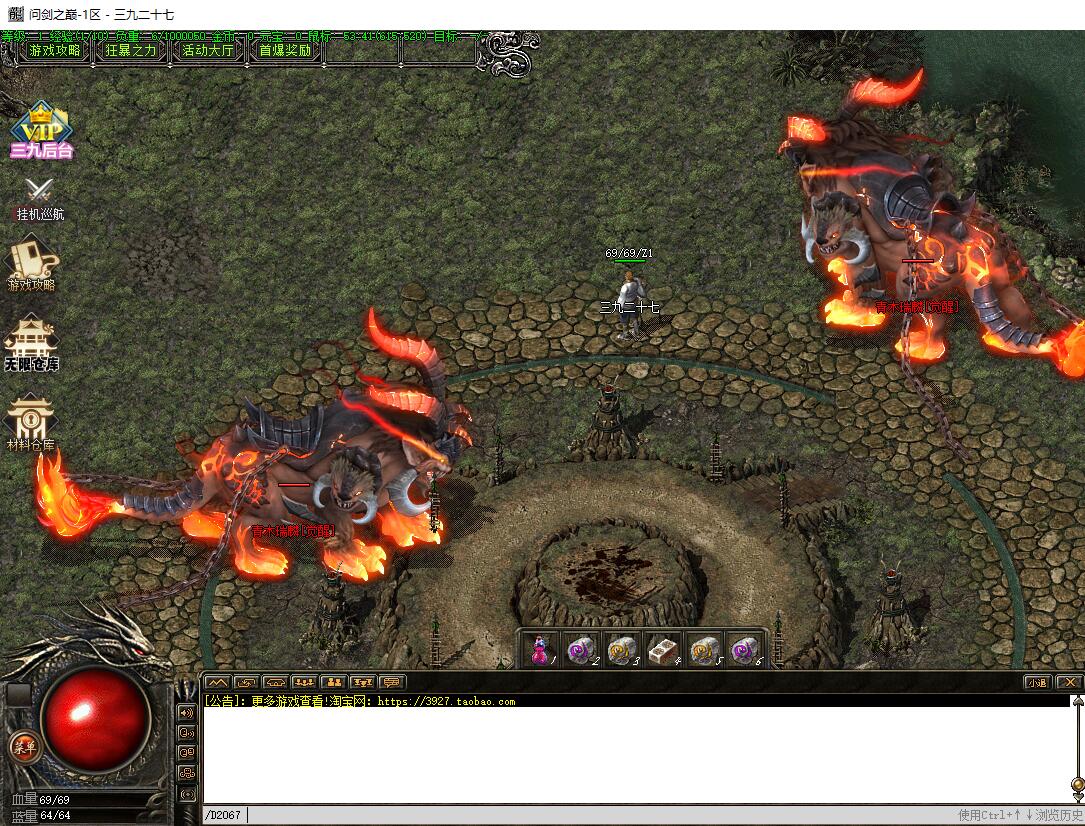The image size is (1085, 826).
Task: Open the 狂暴之力 menu
Action: click(131, 50)
